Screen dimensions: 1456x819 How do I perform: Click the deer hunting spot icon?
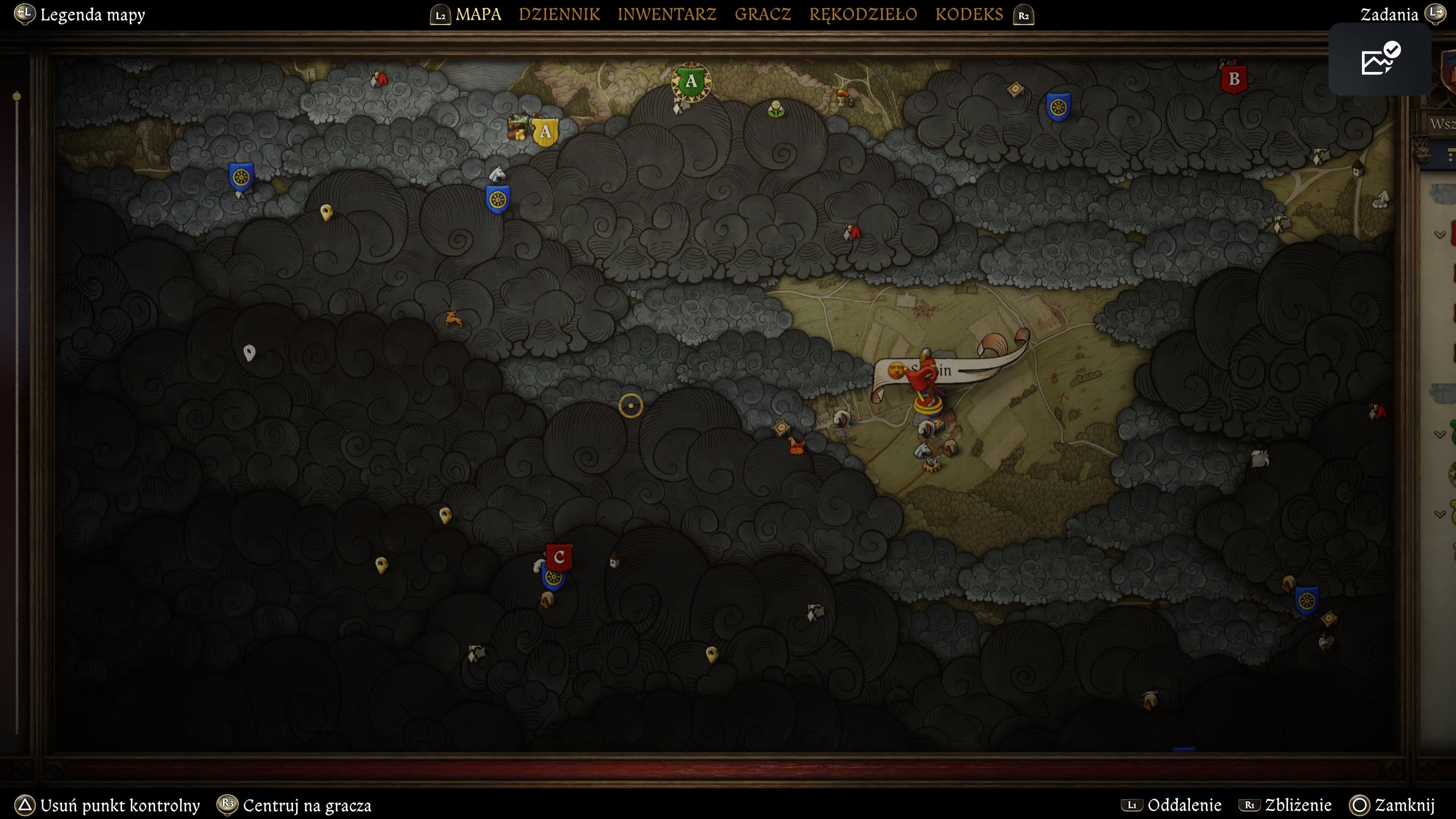[453, 319]
